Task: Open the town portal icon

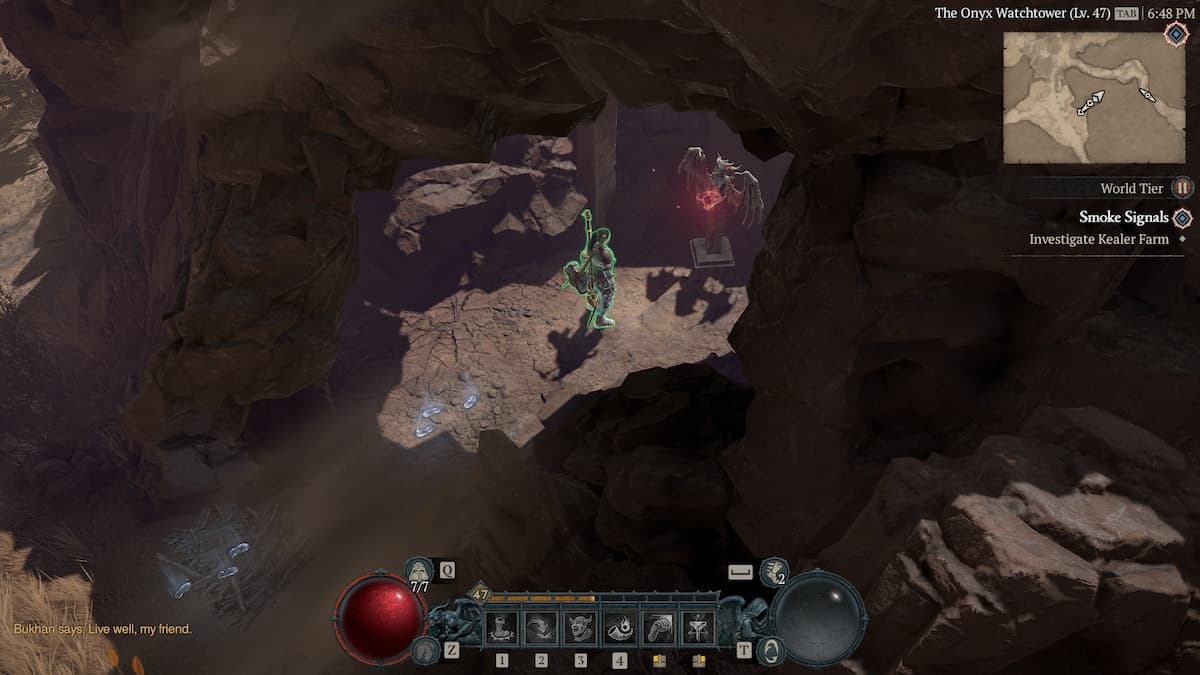Action: pyautogui.click(x=770, y=650)
